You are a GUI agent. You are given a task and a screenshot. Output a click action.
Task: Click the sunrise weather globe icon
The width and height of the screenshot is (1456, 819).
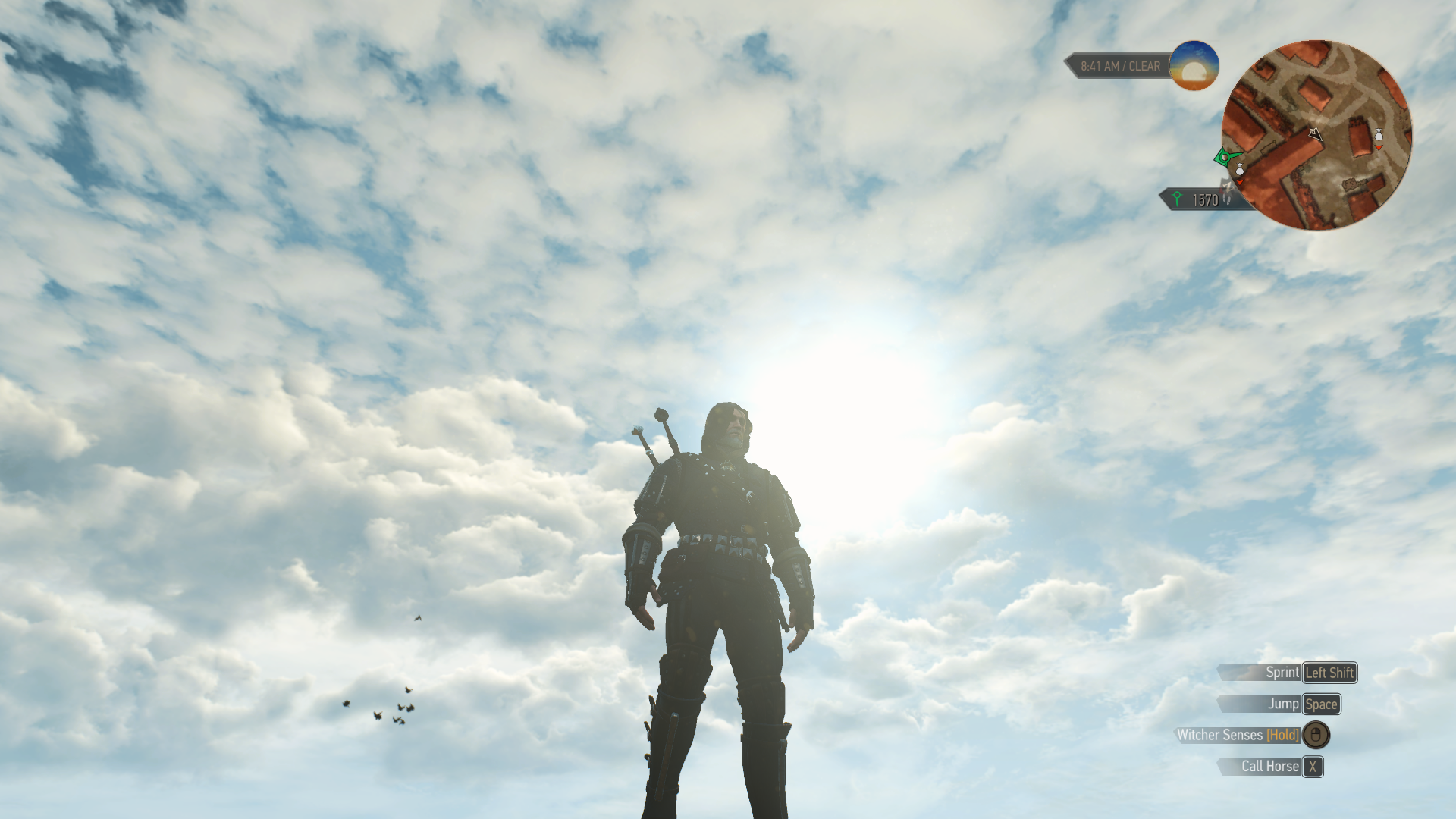pos(1194,67)
